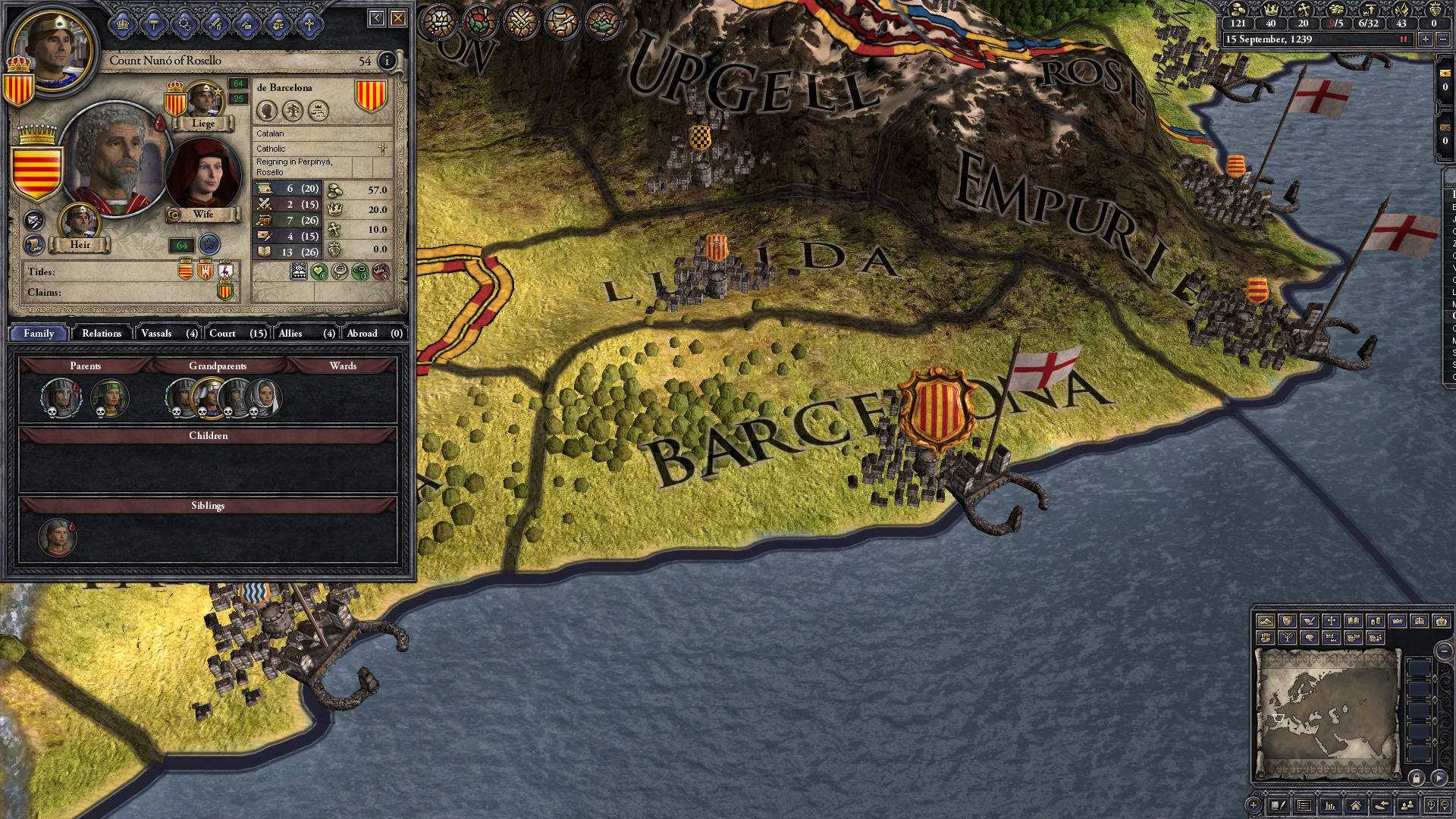Image resolution: width=1456 pixels, height=819 pixels.
Task: Pause the game with the pause button
Action: tap(1403, 39)
